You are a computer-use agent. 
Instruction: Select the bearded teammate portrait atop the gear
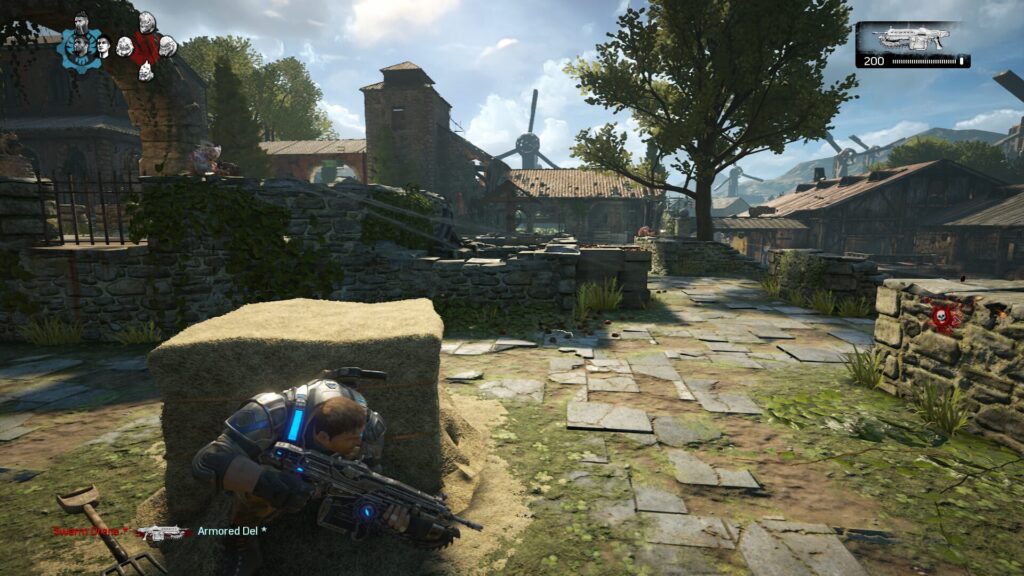(81, 22)
